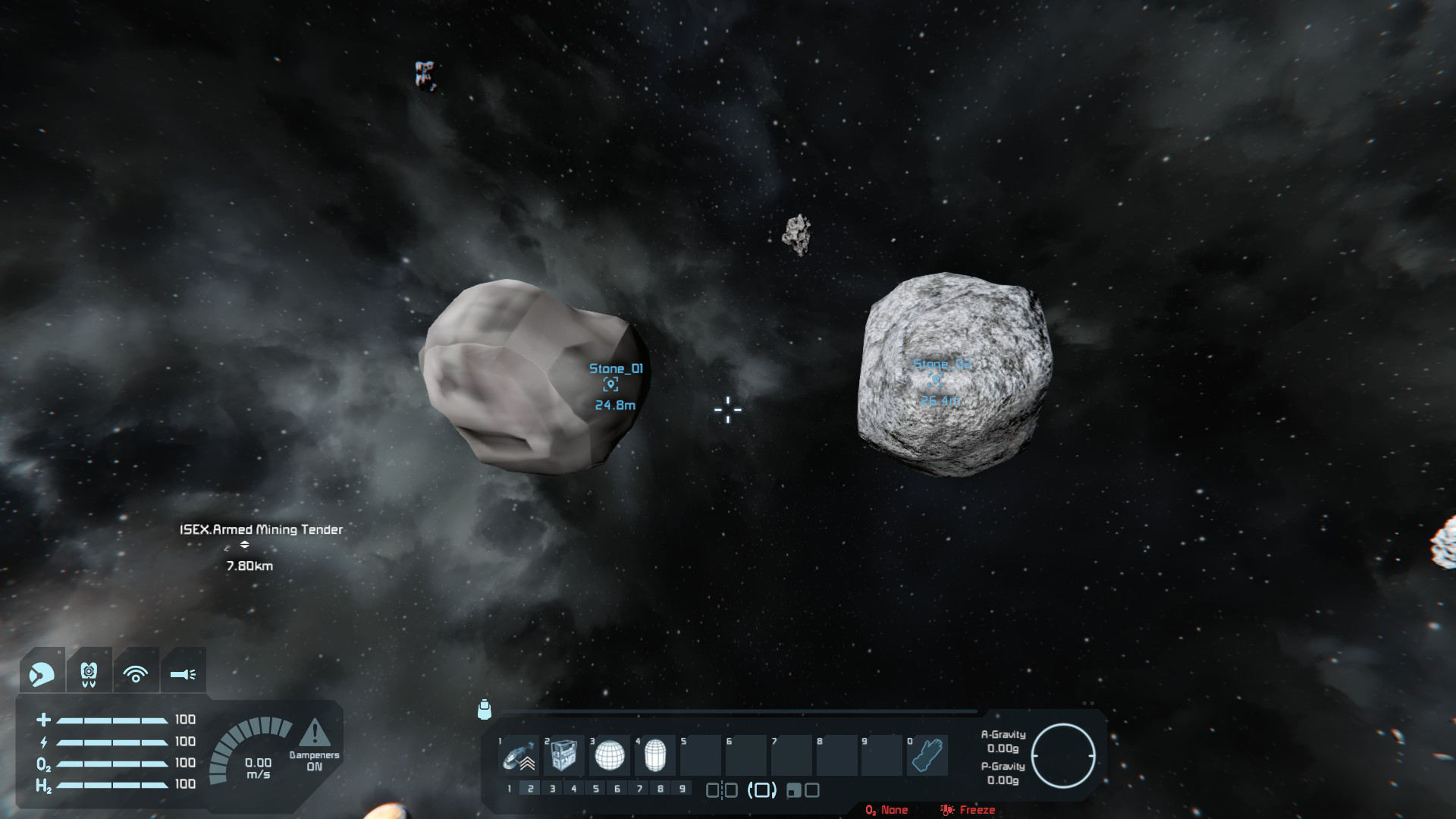Select the wireframe sphere in slot 3
Viewport: 1456px width, 819px height.
610,755
